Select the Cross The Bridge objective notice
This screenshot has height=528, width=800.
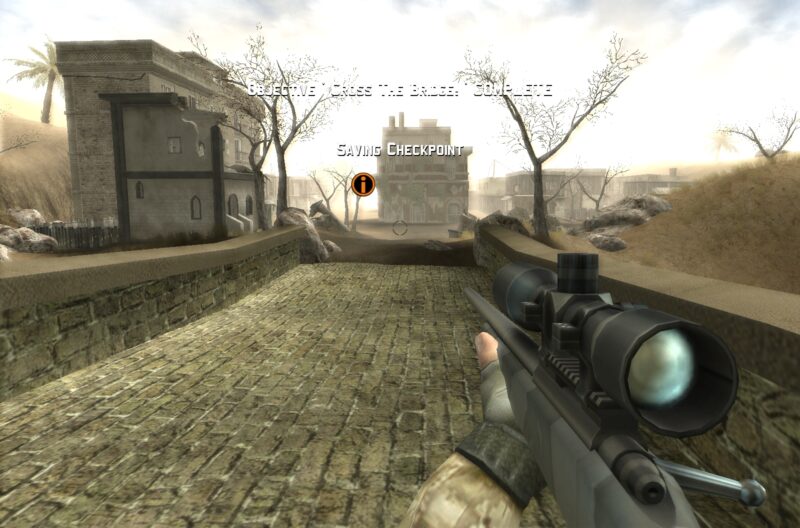pos(399,89)
